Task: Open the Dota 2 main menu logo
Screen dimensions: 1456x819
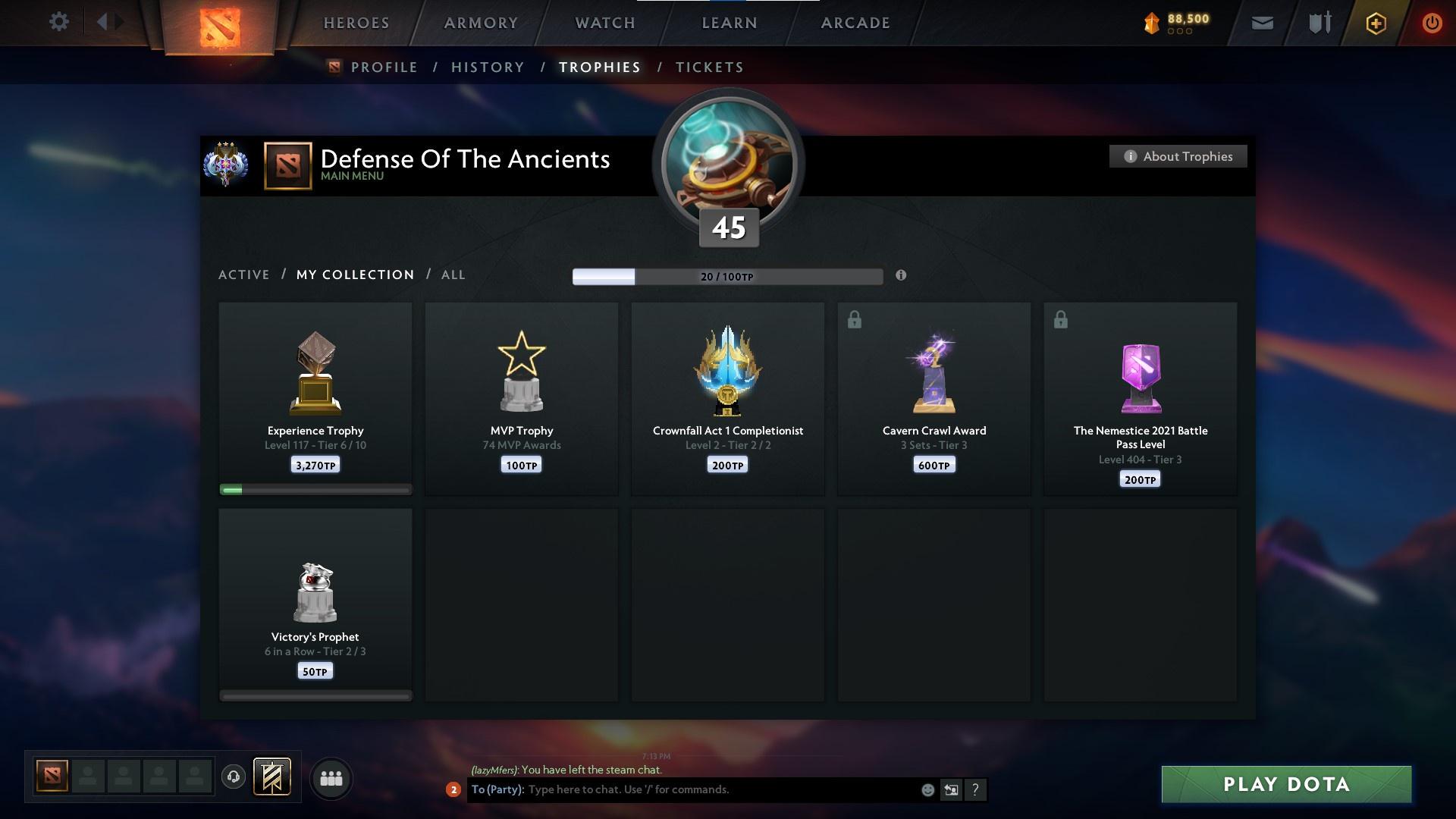Action: tap(220, 27)
